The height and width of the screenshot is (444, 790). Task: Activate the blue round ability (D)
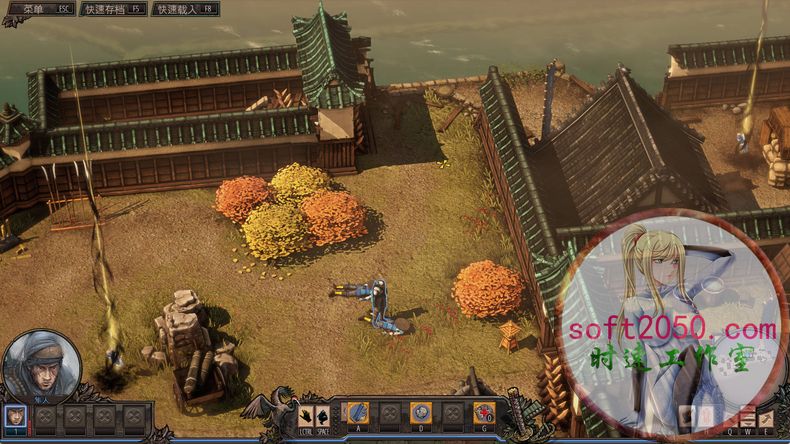pos(421,412)
